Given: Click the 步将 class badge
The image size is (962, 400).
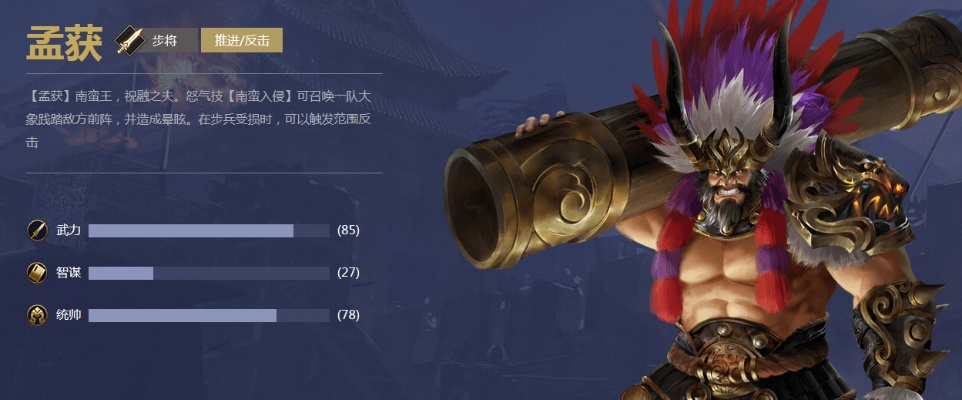Looking at the screenshot, I should pyautogui.click(x=152, y=40).
